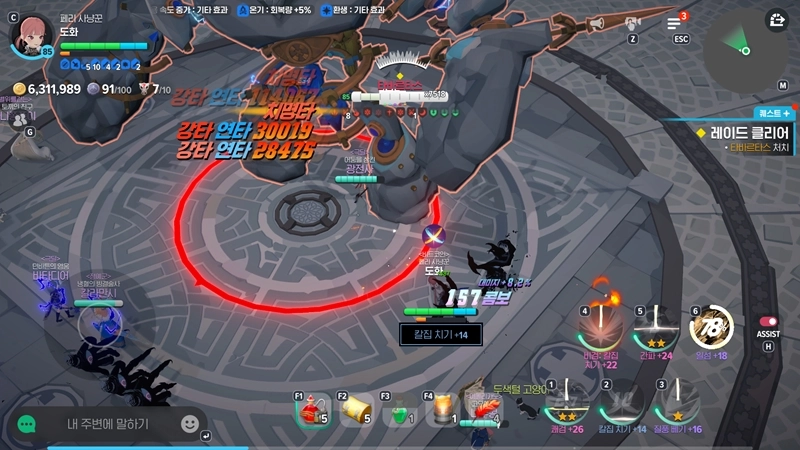Click the exit button above the minimap
800x450 pixels.
pyautogui.click(x=778, y=19)
